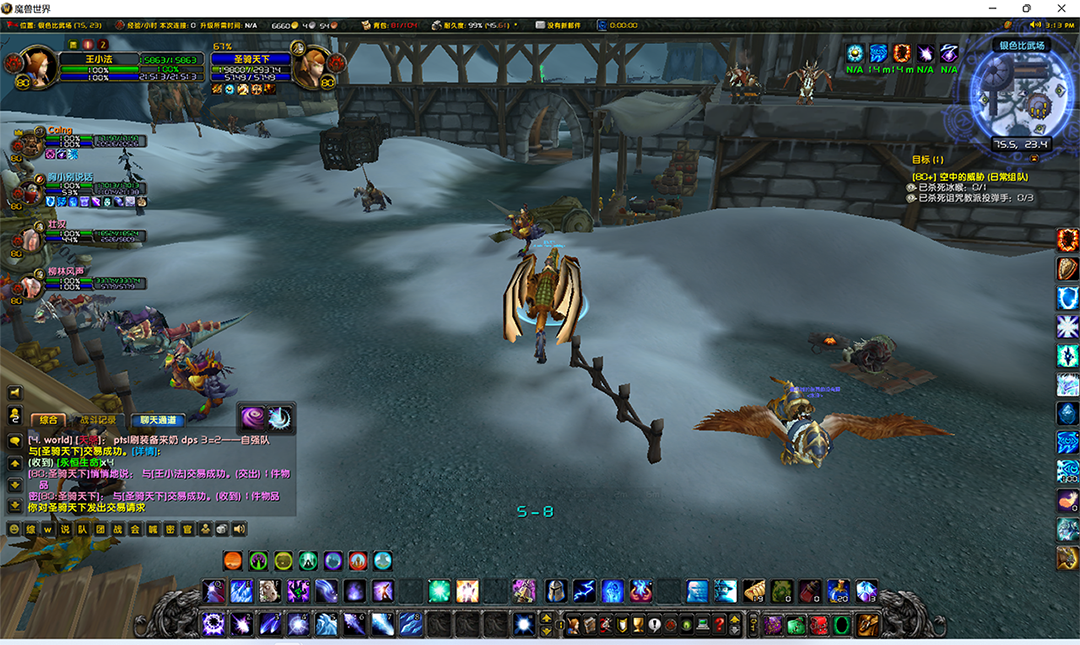Open the emoticon smiley button under chat

(14, 529)
